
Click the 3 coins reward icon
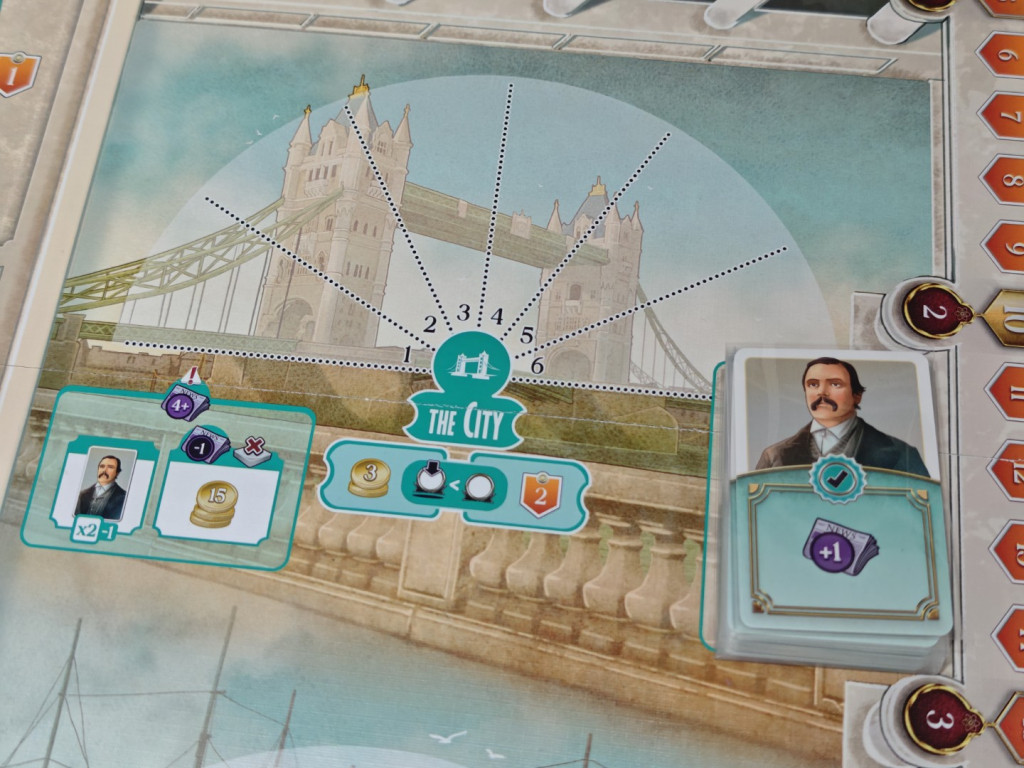(369, 476)
